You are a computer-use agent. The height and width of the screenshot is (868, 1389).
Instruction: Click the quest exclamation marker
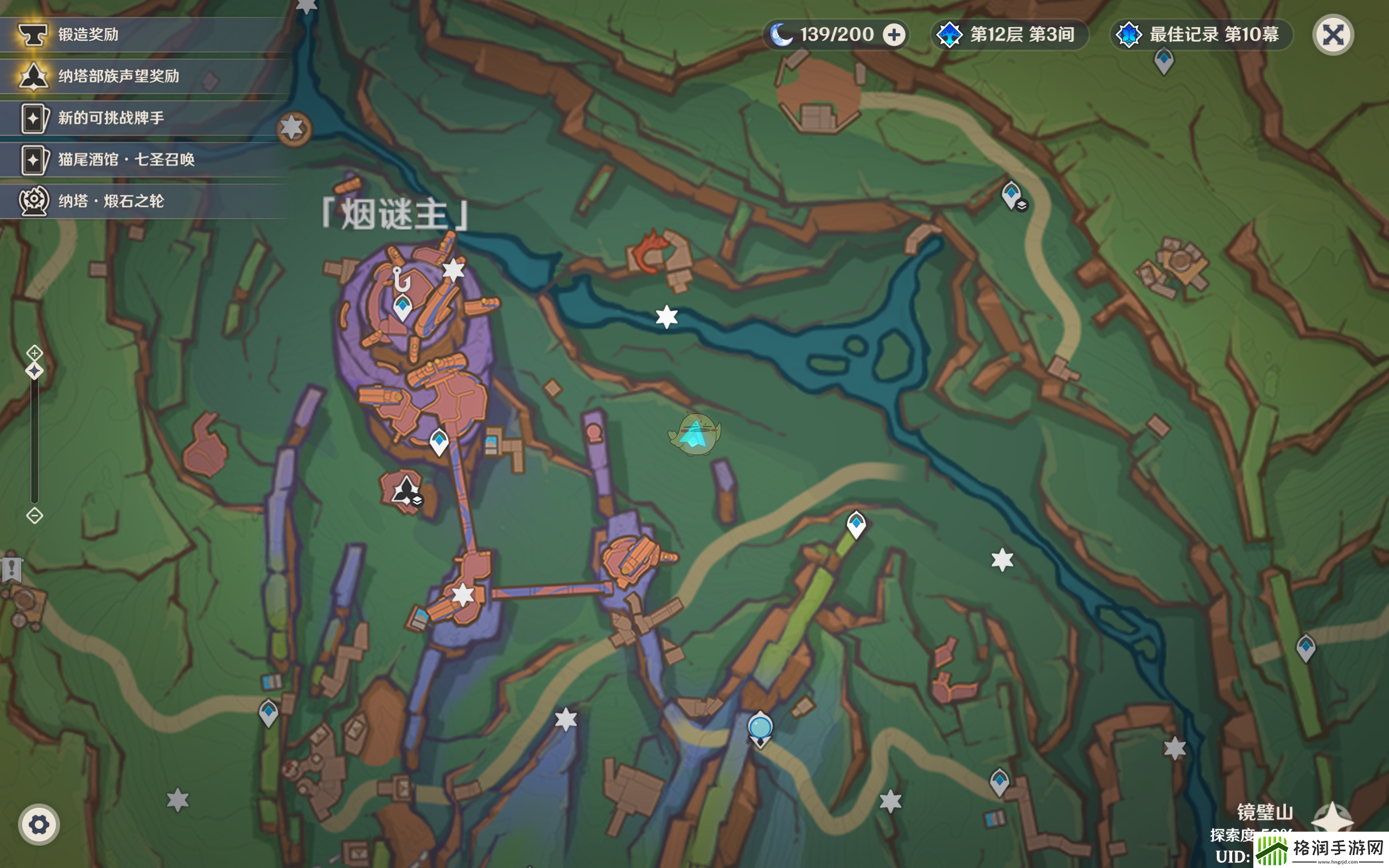click(11, 569)
